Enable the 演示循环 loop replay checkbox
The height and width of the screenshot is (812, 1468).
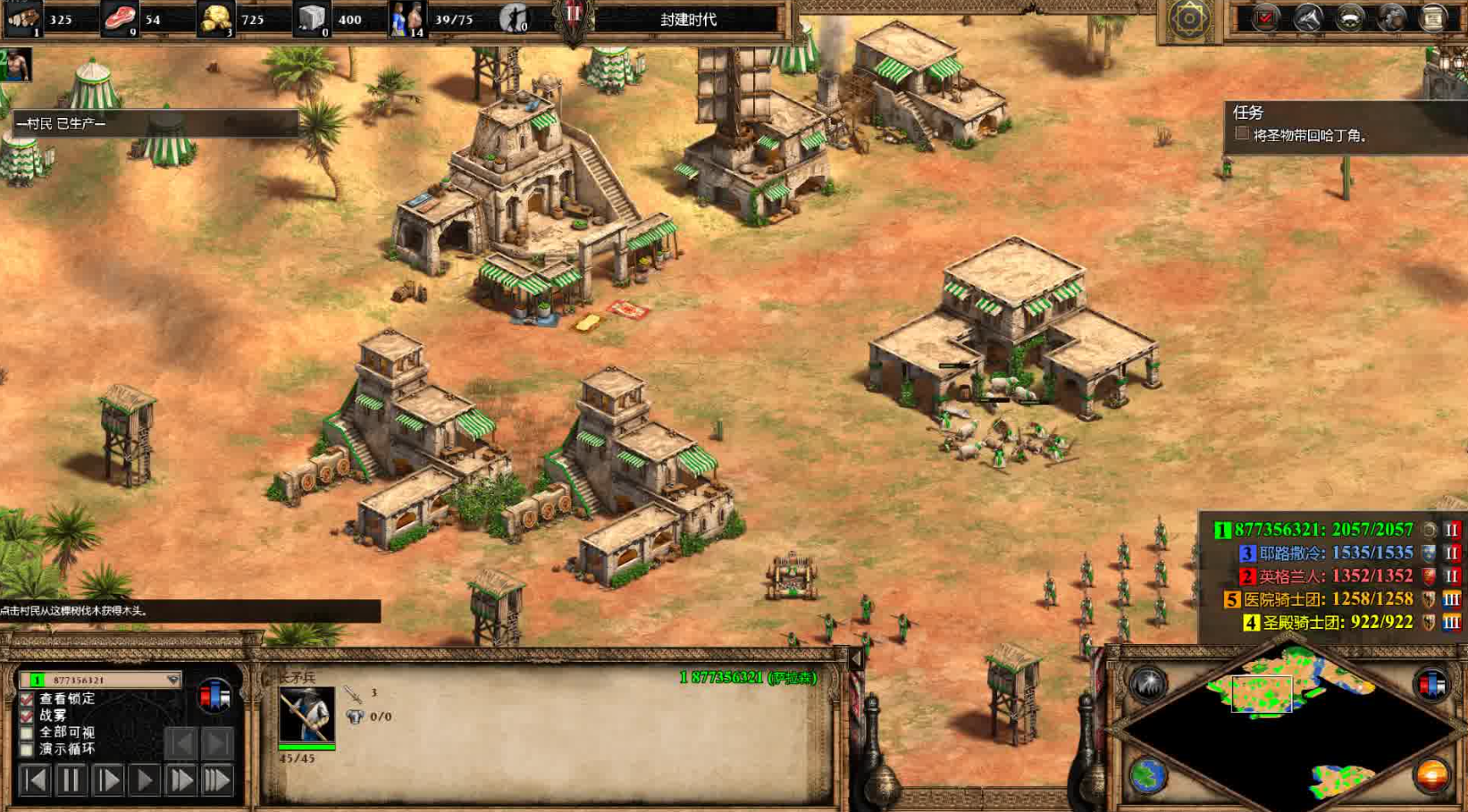[27, 749]
